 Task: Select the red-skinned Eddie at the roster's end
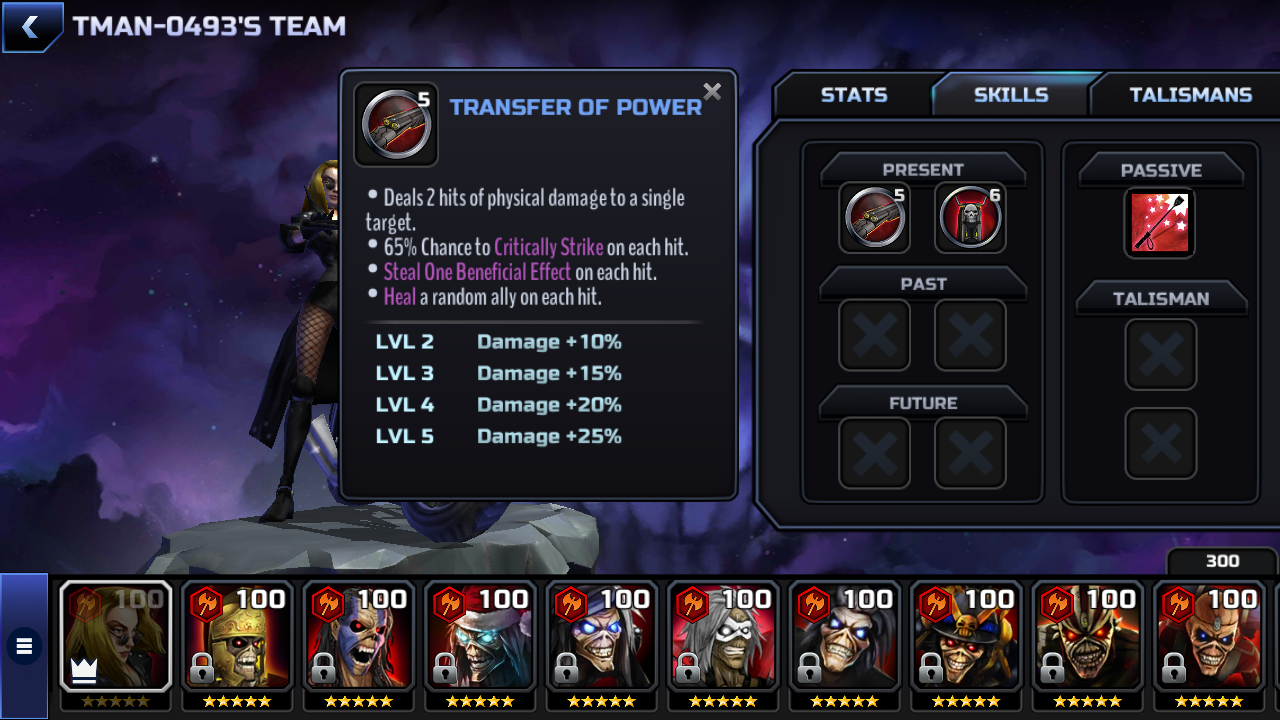coord(1210,637)
